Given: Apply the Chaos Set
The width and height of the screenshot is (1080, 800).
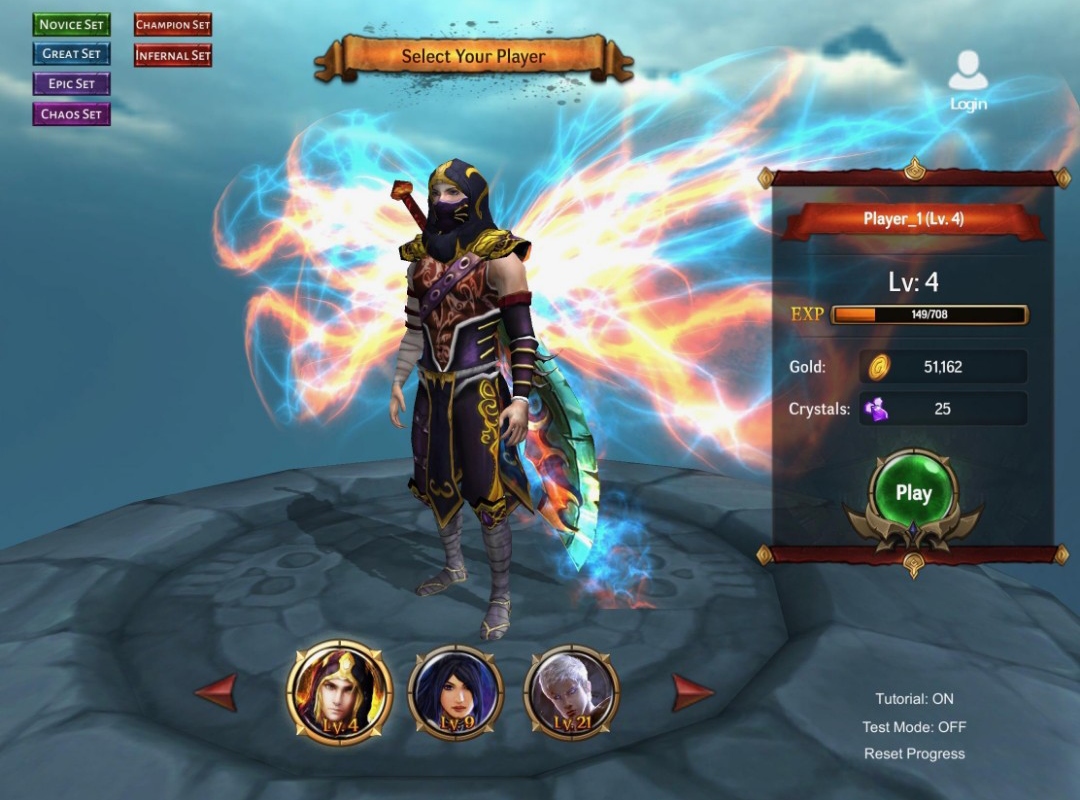Looking at the screenshot, I should 71,114.
